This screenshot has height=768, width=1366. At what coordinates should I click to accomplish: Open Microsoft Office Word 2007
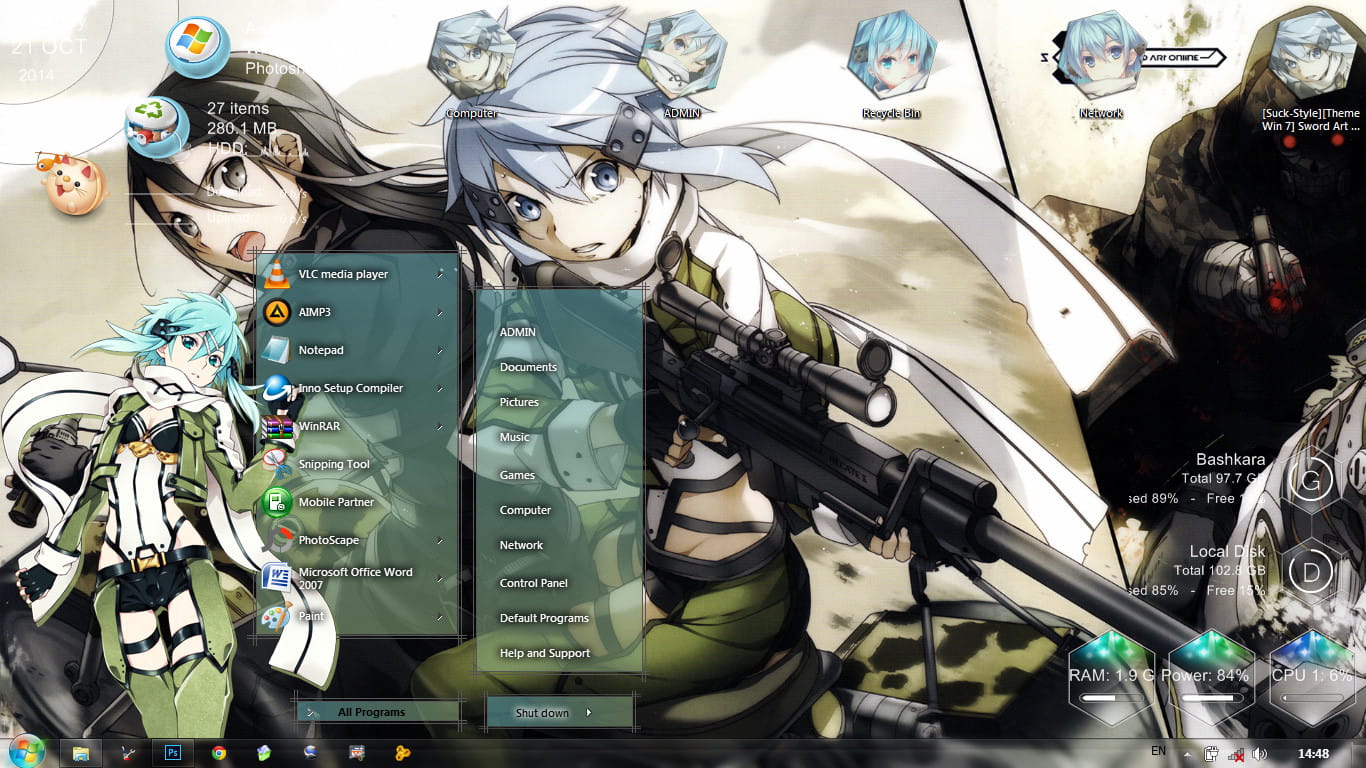point(354,578)
